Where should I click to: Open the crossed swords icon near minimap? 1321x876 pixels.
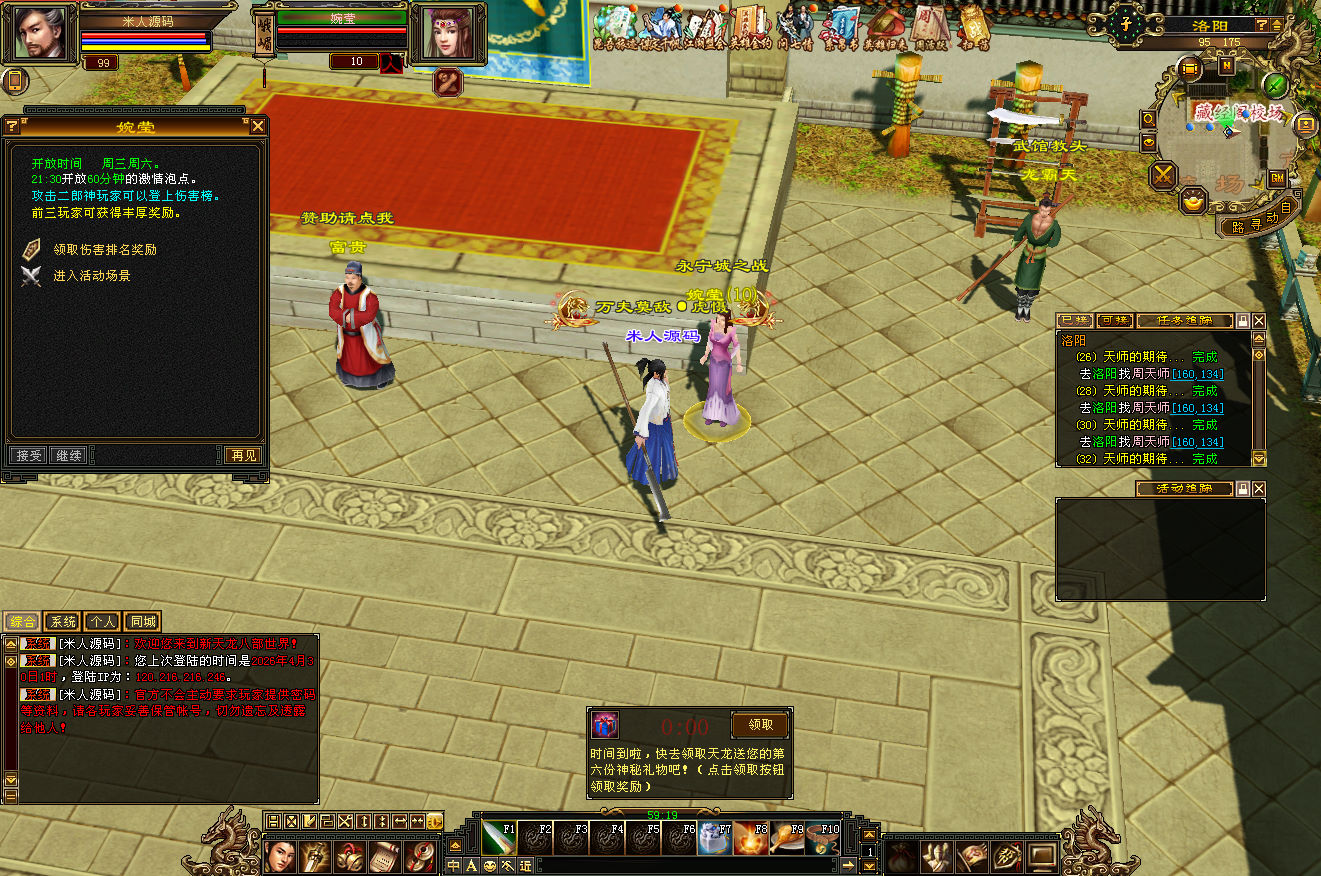click(1163, 176)
